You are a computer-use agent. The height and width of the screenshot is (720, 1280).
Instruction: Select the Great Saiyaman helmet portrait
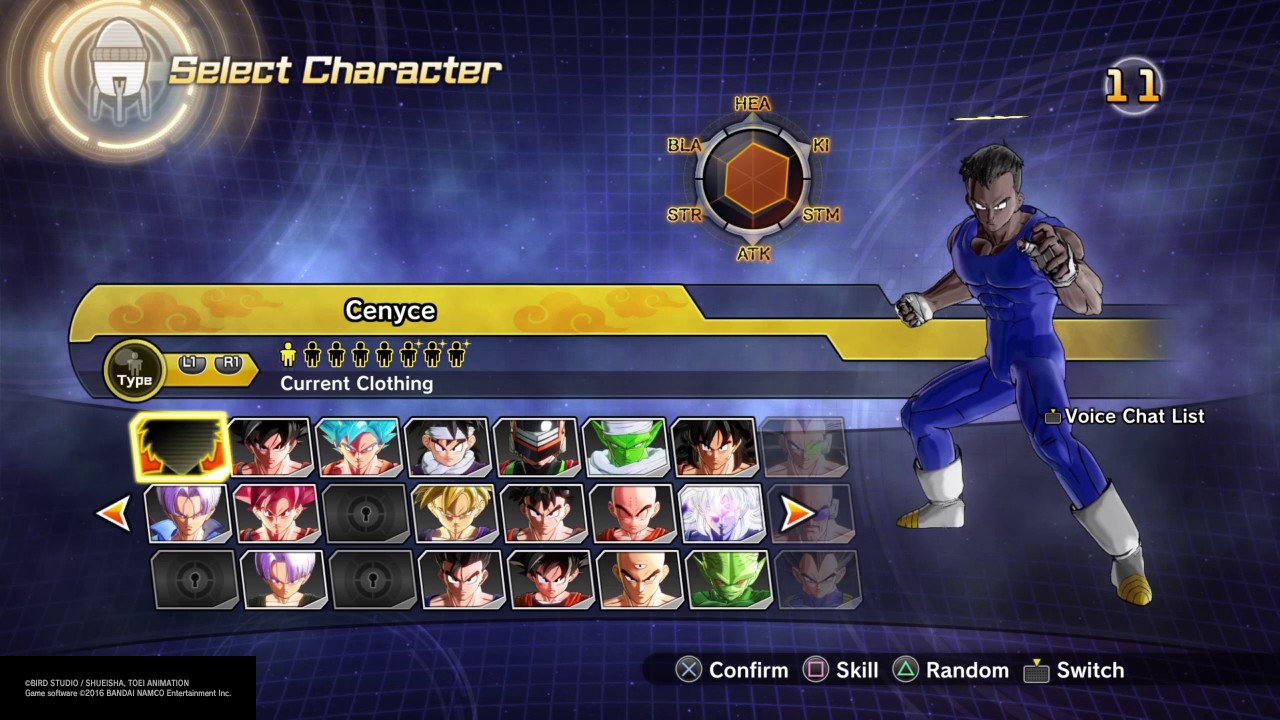coord(536,447)
